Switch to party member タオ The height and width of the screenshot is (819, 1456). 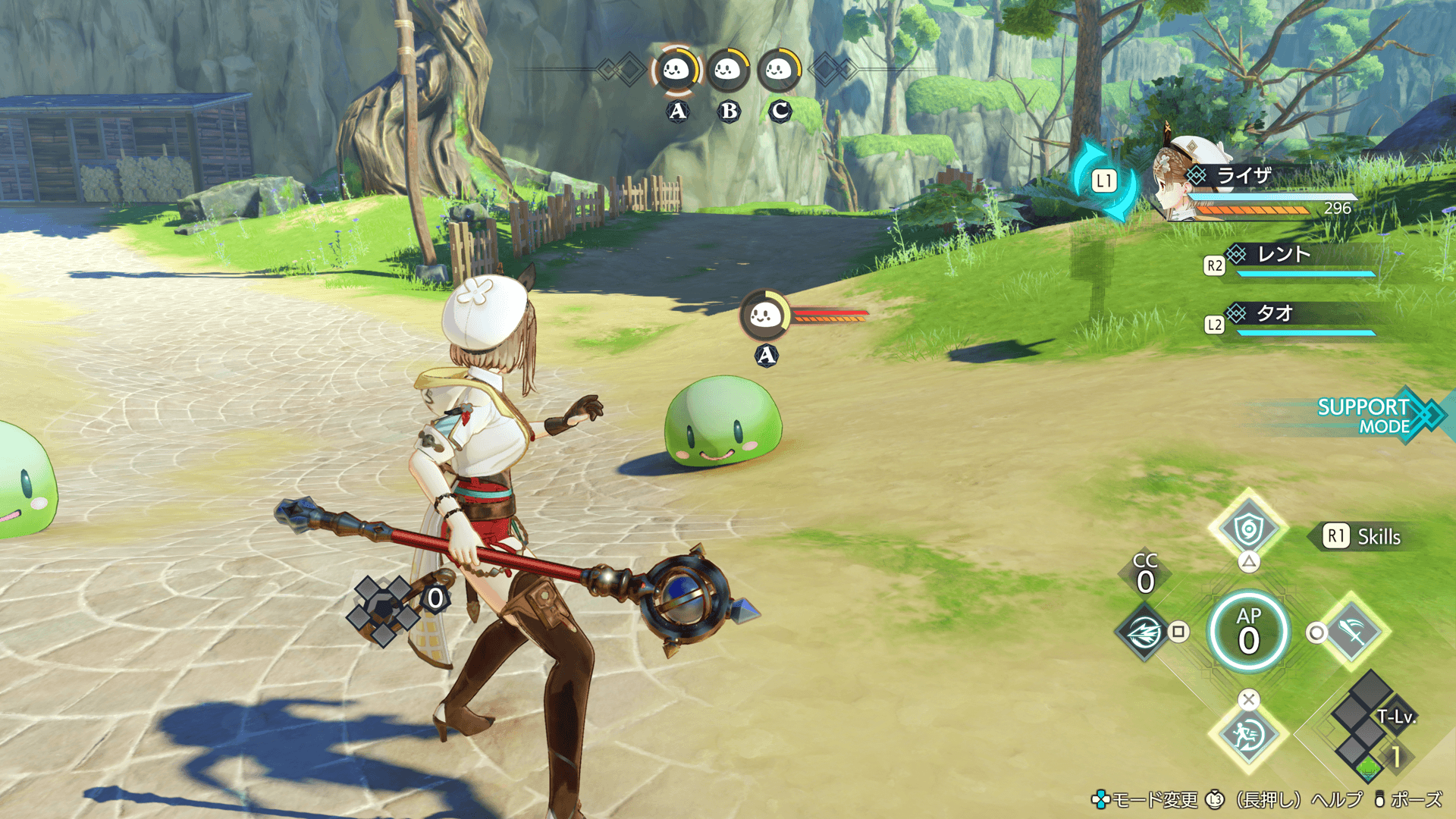click(x=1274, y=313)
